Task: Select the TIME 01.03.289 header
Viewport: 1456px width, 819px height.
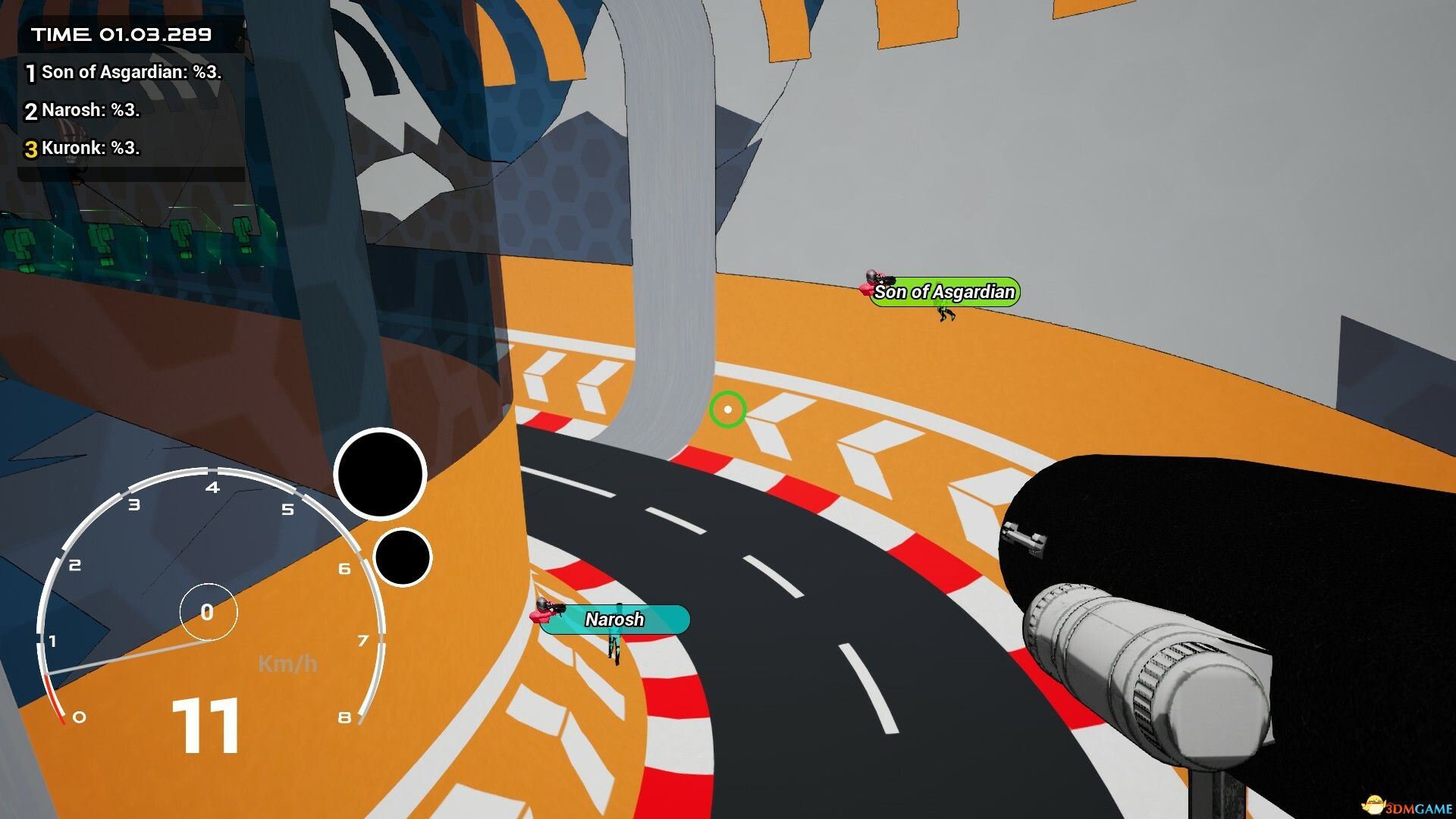Action: click(119, 33)
